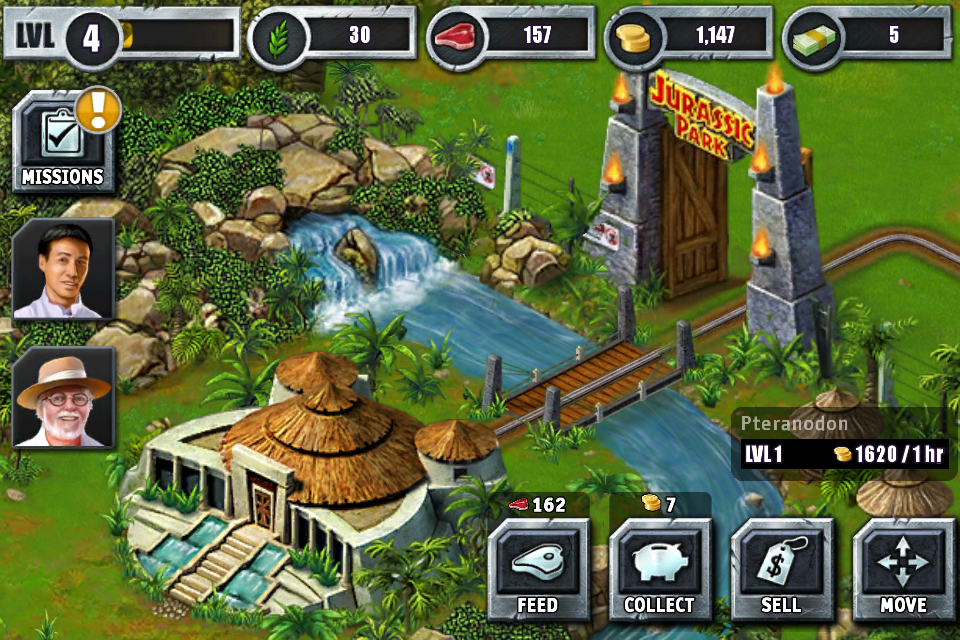Tap the gold coins counter
Screen dimensions: 960x640
[x=690, y=36]
